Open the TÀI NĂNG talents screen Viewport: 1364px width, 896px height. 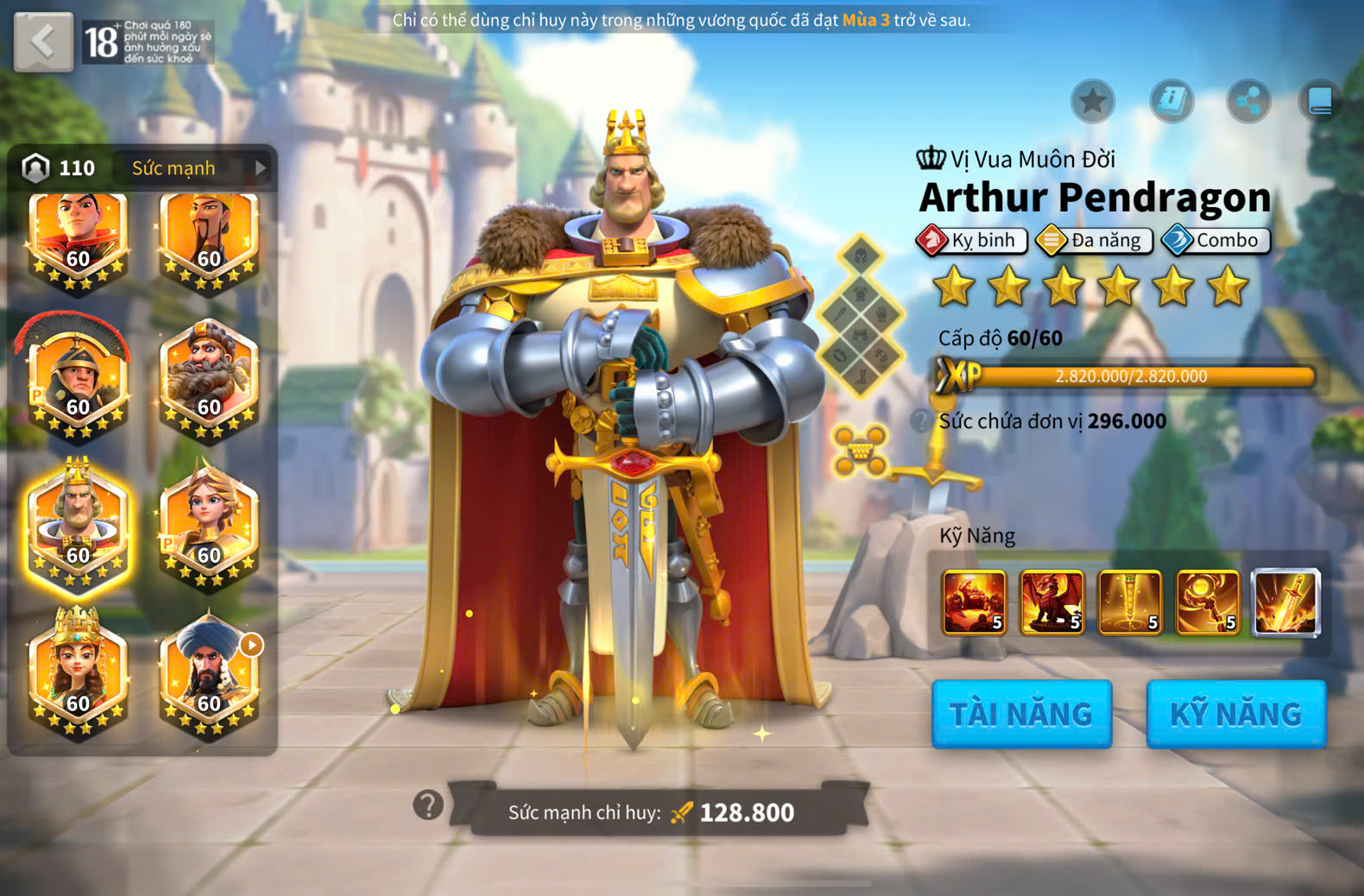pyautogui.click(x=1021, y=714)
